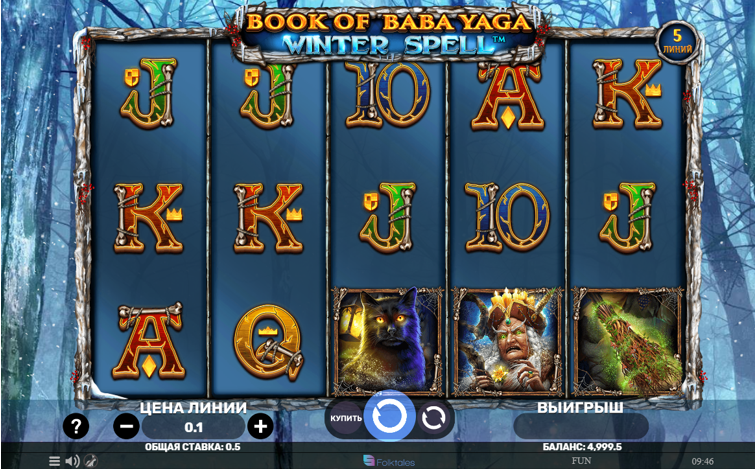Open the help question mark button
The height and width of the screenshot is (469, 755).
(76, 426)
